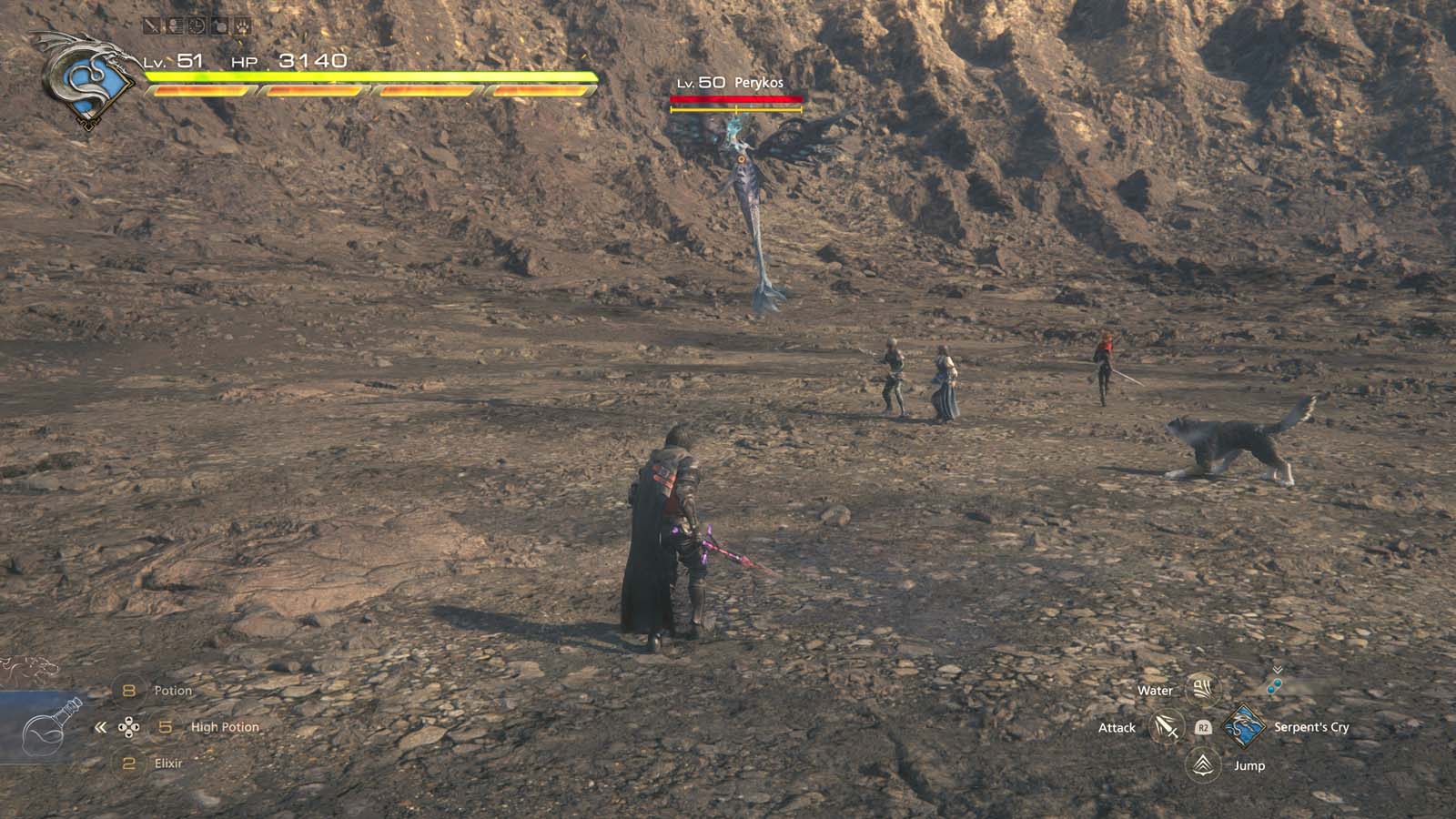This screenshot has height=819, width=1456.
Task: Select the High Potion shortcut entry
Action: pyautogui.click(x=225, y=727)
